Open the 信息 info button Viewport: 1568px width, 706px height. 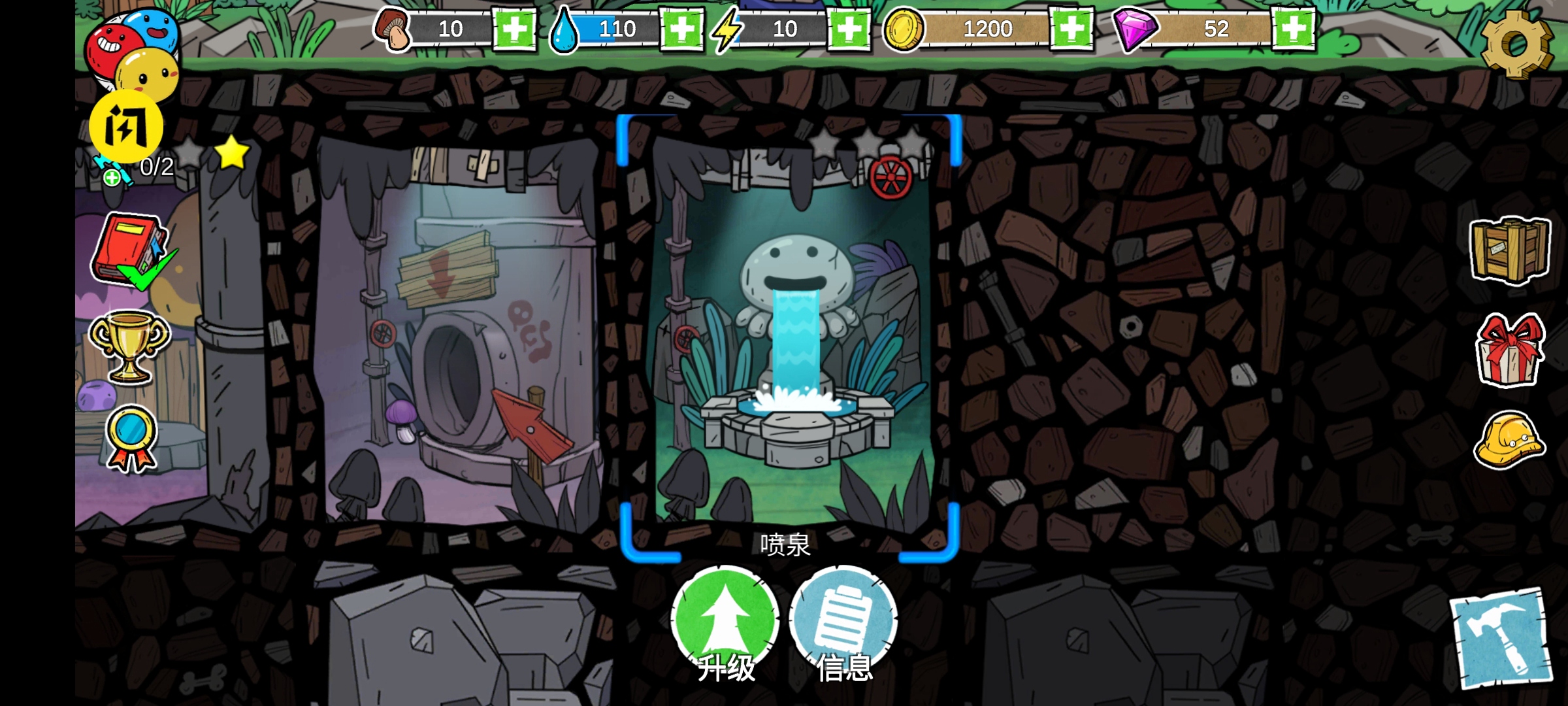843,621
